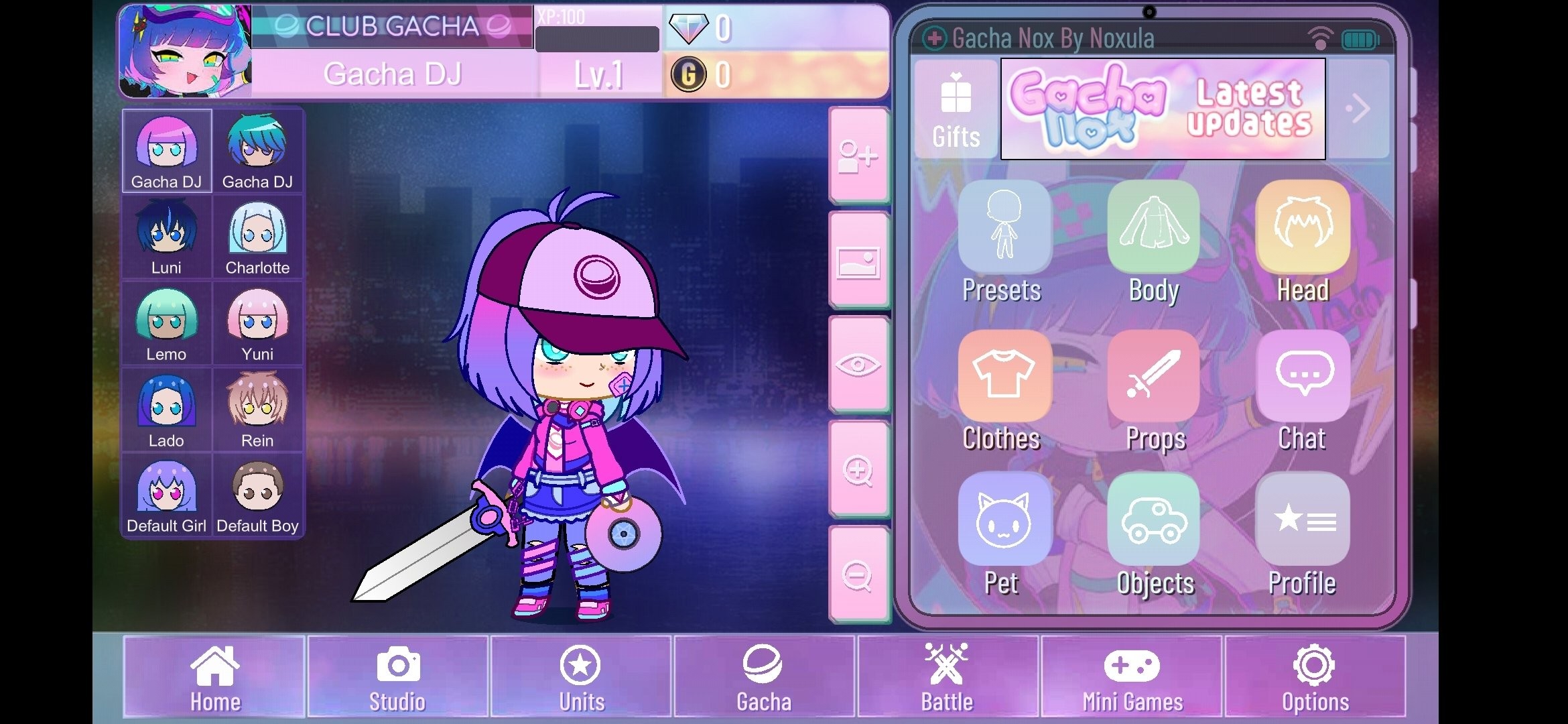Image resolution: width=1568 pixels, height=724 pixels.
Task: Toggle the eye visibility button
Action: click(858, 365)
